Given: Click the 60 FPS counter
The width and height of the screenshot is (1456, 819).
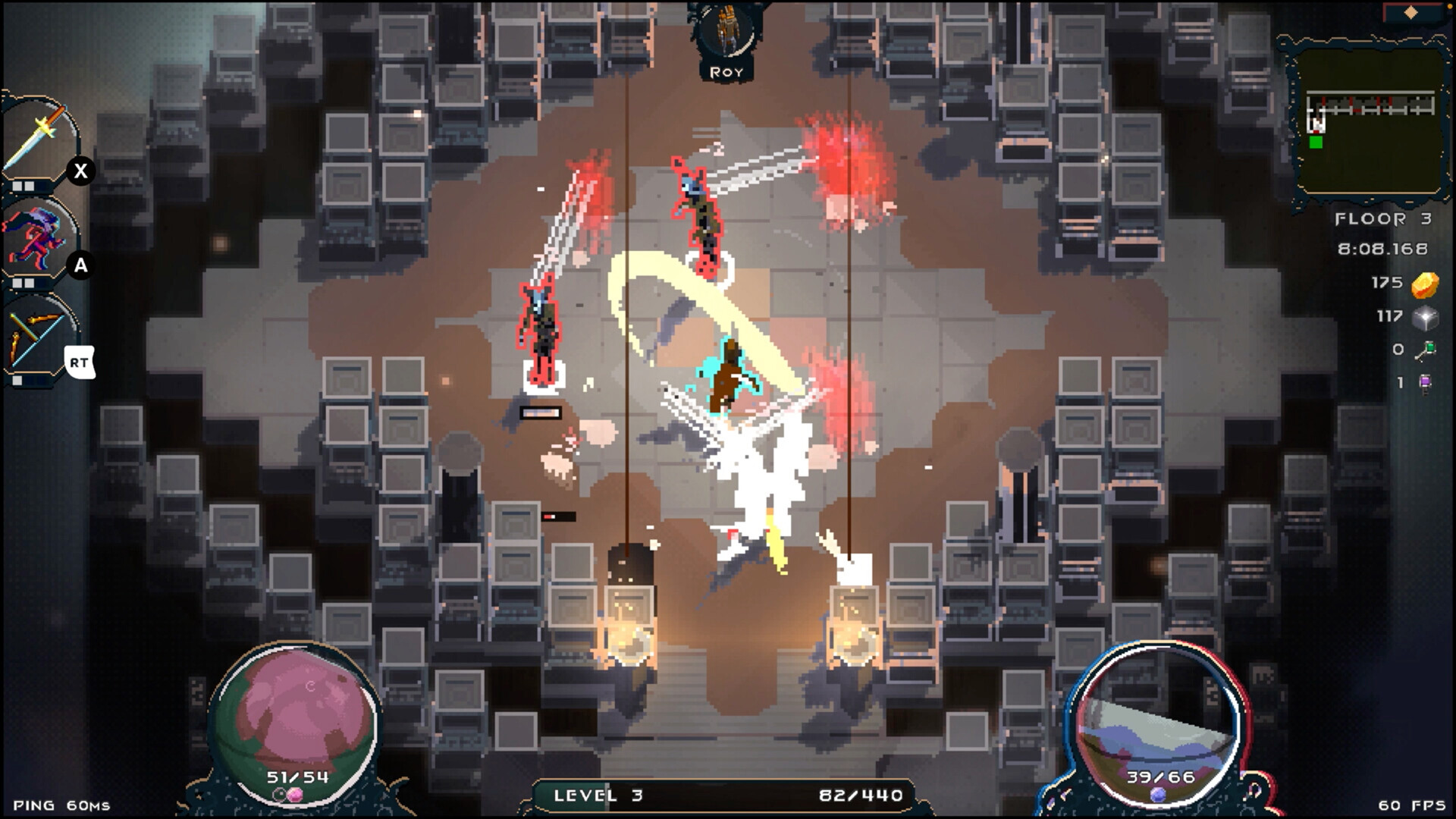Looking at the screenshot, I should pyautogui.click(x=1410, y=806).
